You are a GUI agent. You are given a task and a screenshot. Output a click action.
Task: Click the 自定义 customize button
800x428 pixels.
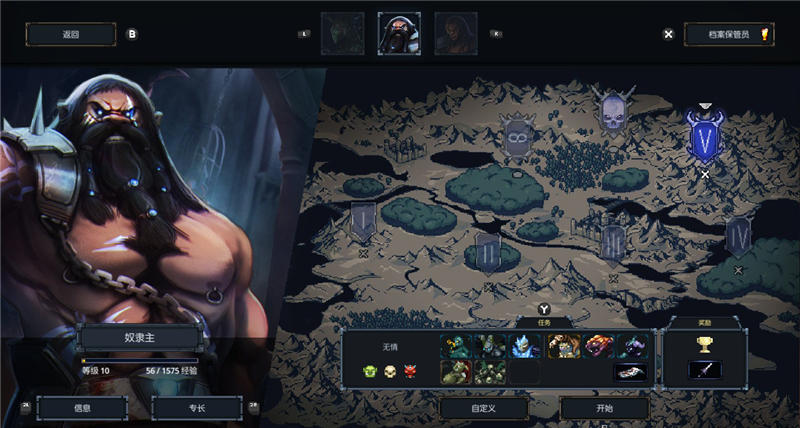[x=484, y=408]
